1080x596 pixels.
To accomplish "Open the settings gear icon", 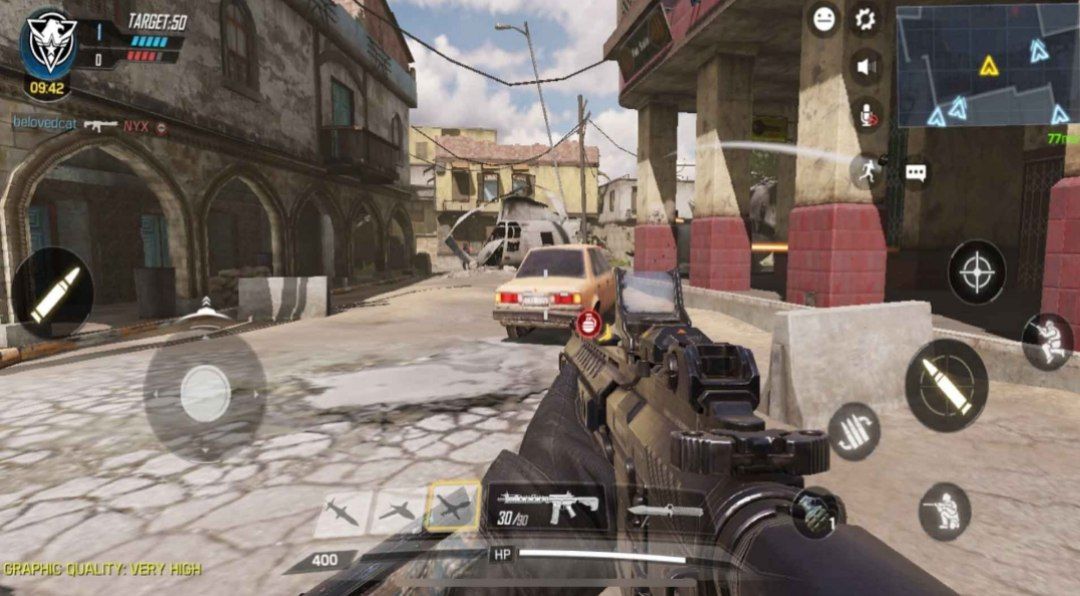I will (x=865, y=19).
